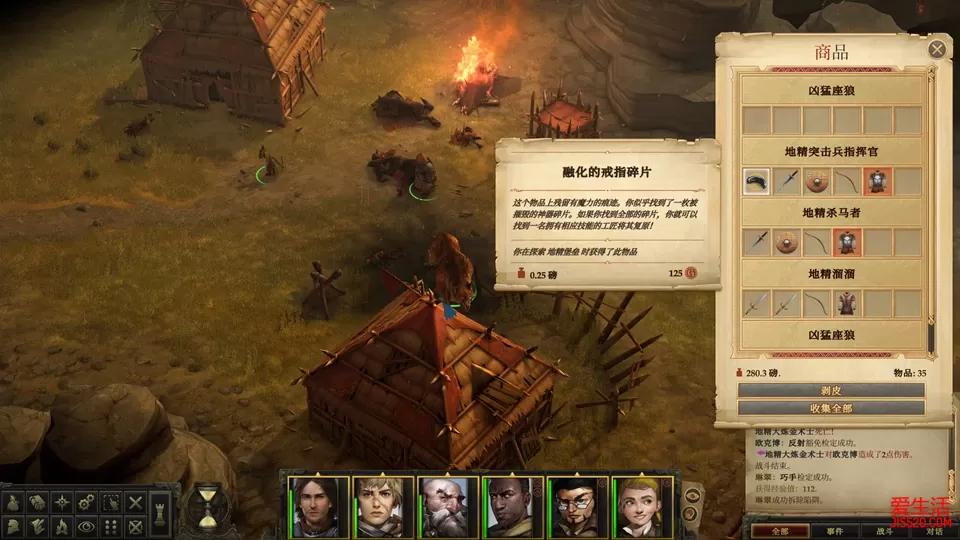The height and width of the screenshot is (540, 960).
Task: Click the 收集全部 collect-all button
Action: tap(831, 408)
